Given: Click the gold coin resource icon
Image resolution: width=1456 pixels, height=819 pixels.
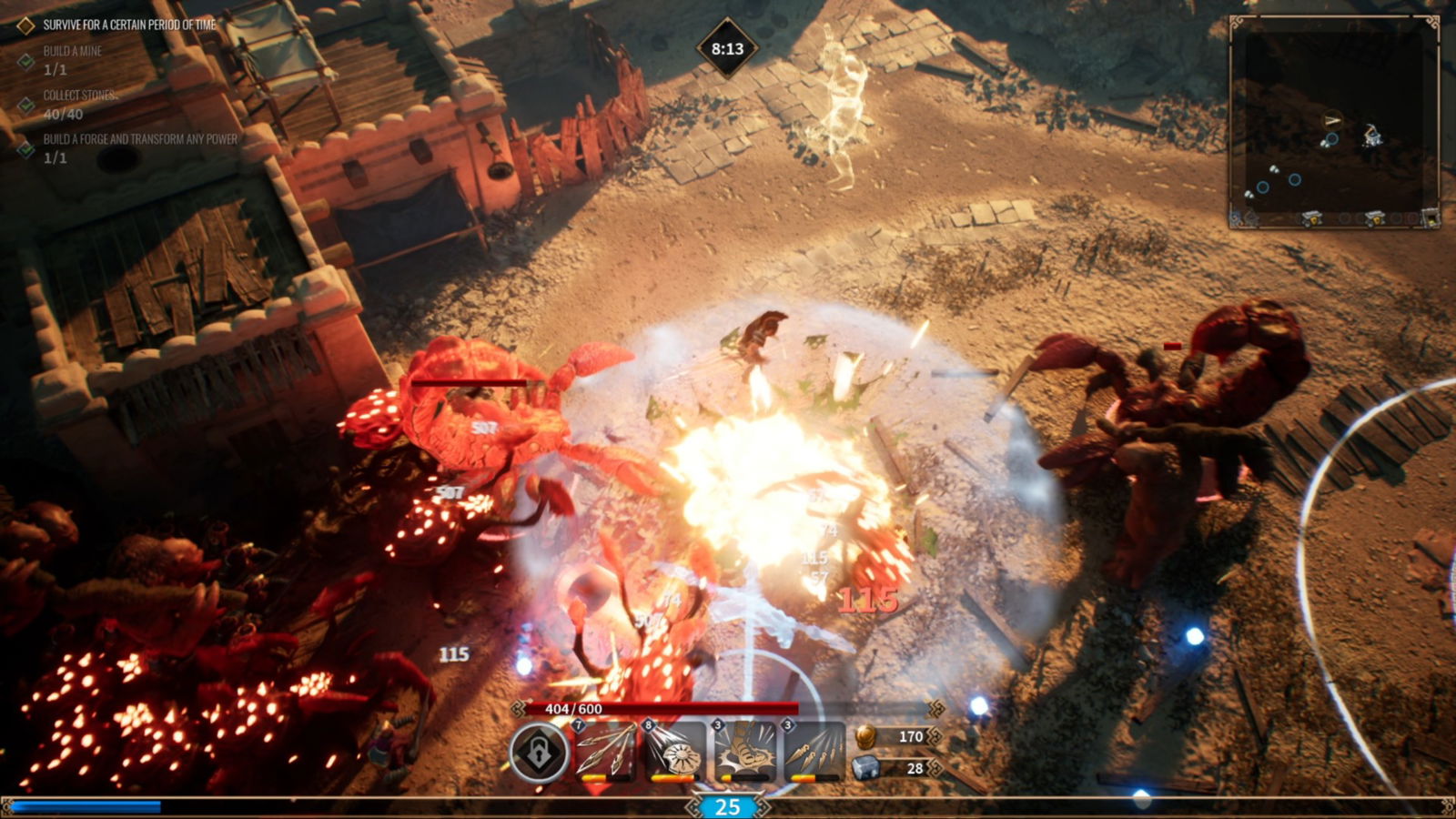Looking at the screenshot, I should pyautogui.click(x=865, y=736).
